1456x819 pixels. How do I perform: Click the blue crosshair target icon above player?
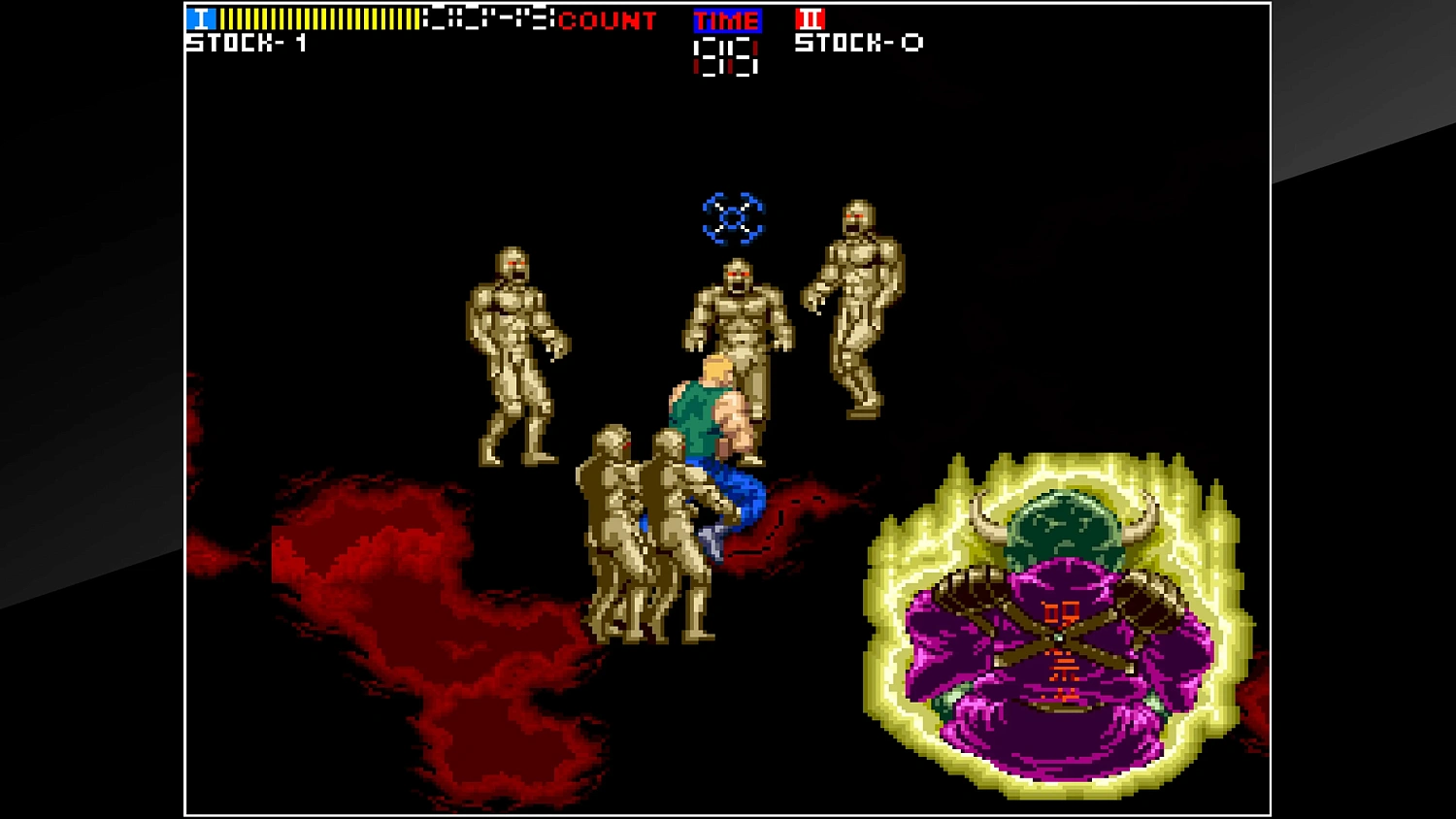[x=730, y=215]
